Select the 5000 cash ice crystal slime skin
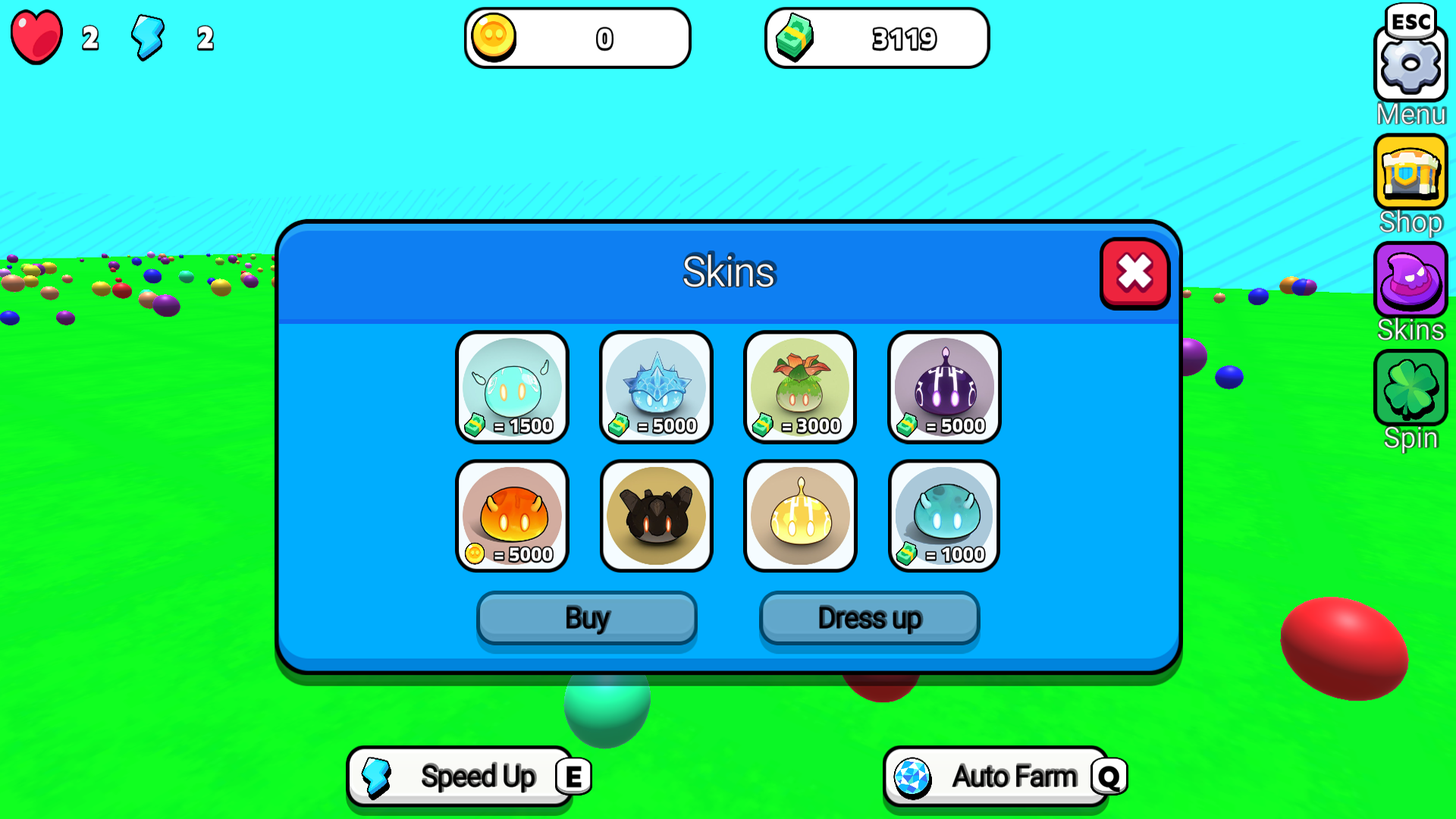The width and height of the screenshot is (1456, 819). point(656,387)
